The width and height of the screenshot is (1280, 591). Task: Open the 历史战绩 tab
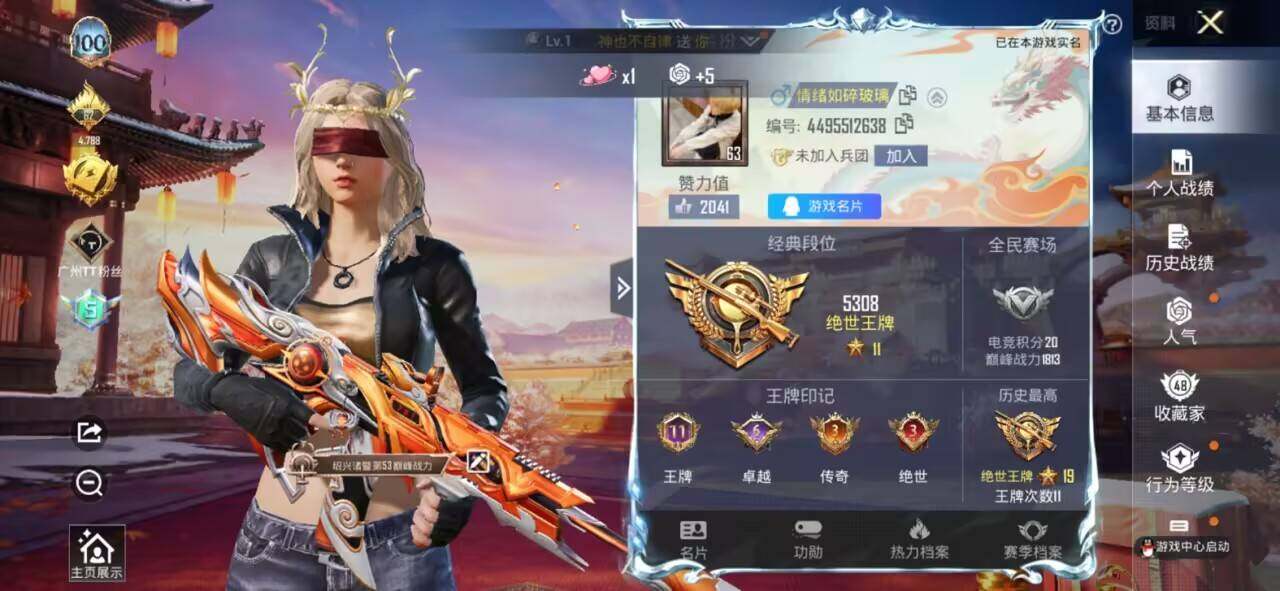1180,248
